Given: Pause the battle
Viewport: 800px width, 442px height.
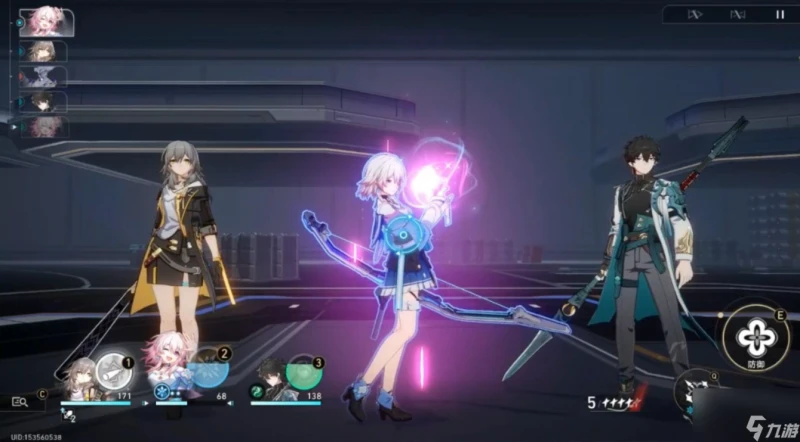Looking at the screenshot, I should click(x=780, y=14).
